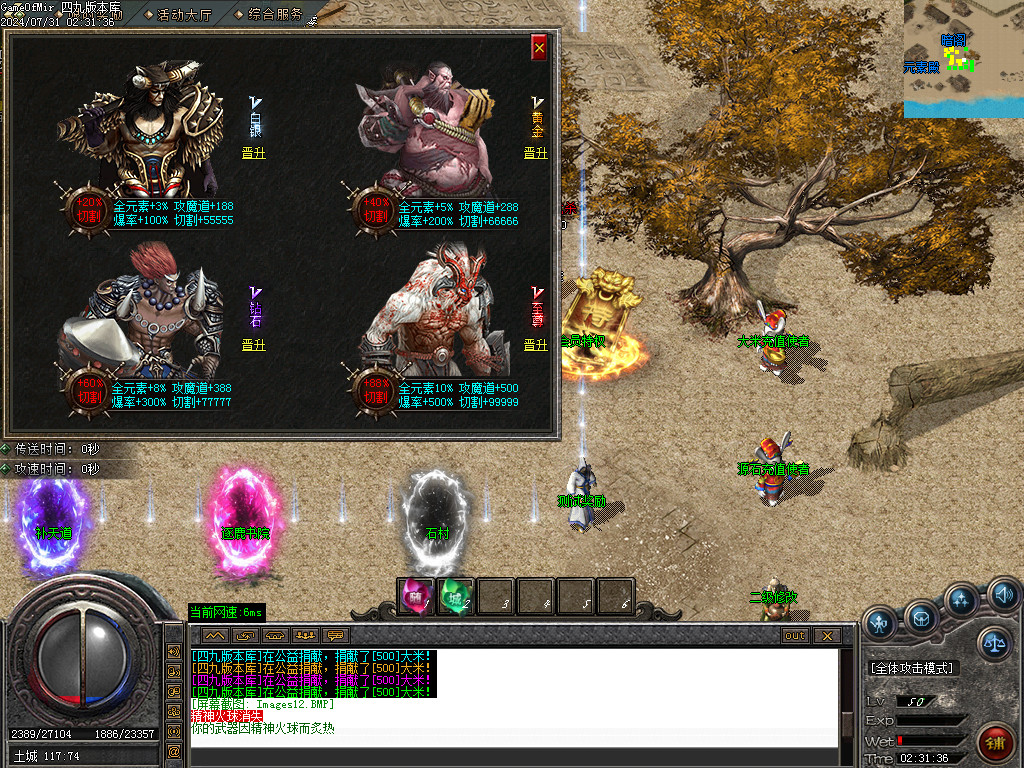Open the red 铺 shop button

click(995, 740)
